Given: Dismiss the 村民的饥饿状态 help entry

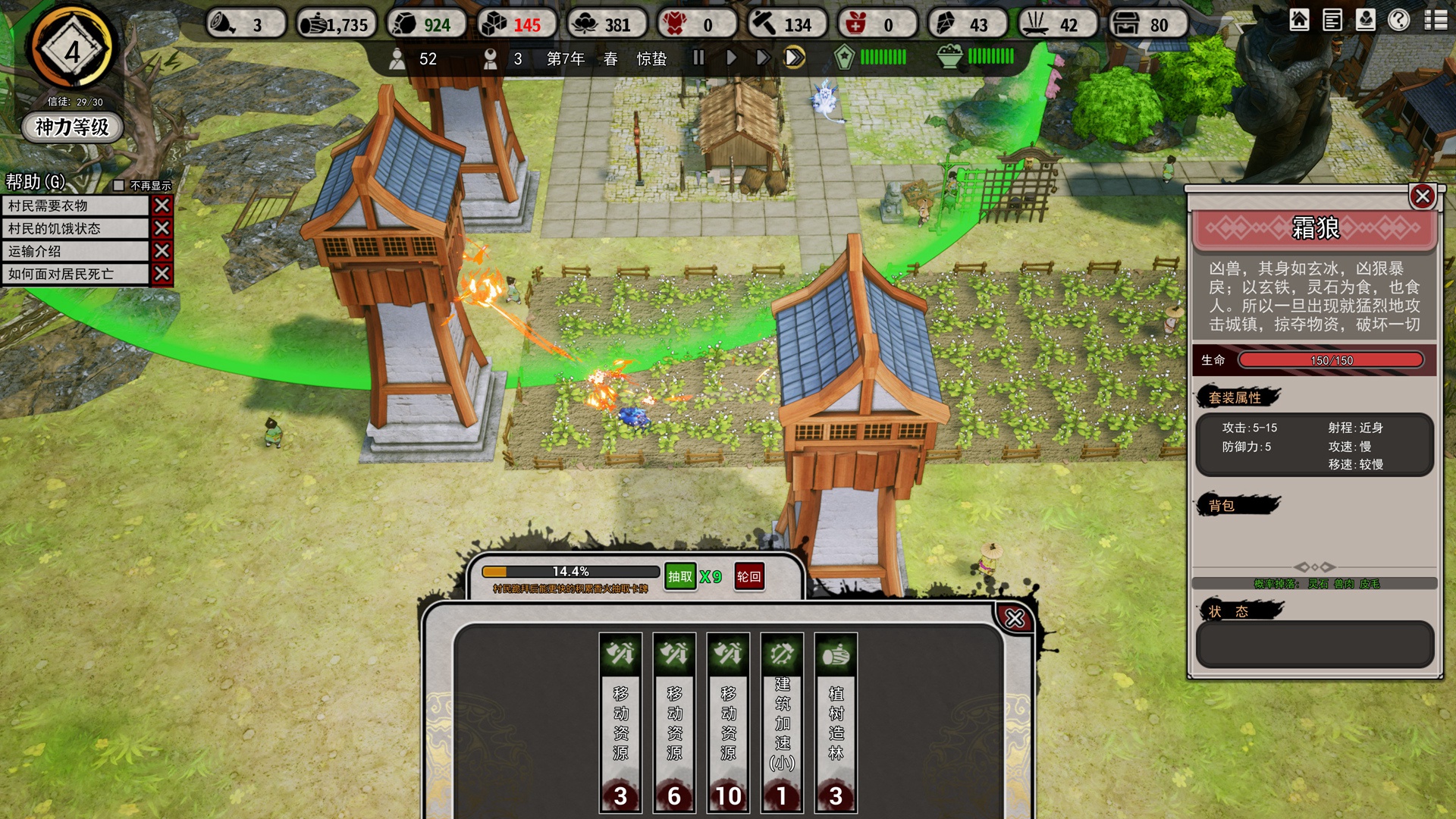Looking at the screenshot, I should click(162, 228).
